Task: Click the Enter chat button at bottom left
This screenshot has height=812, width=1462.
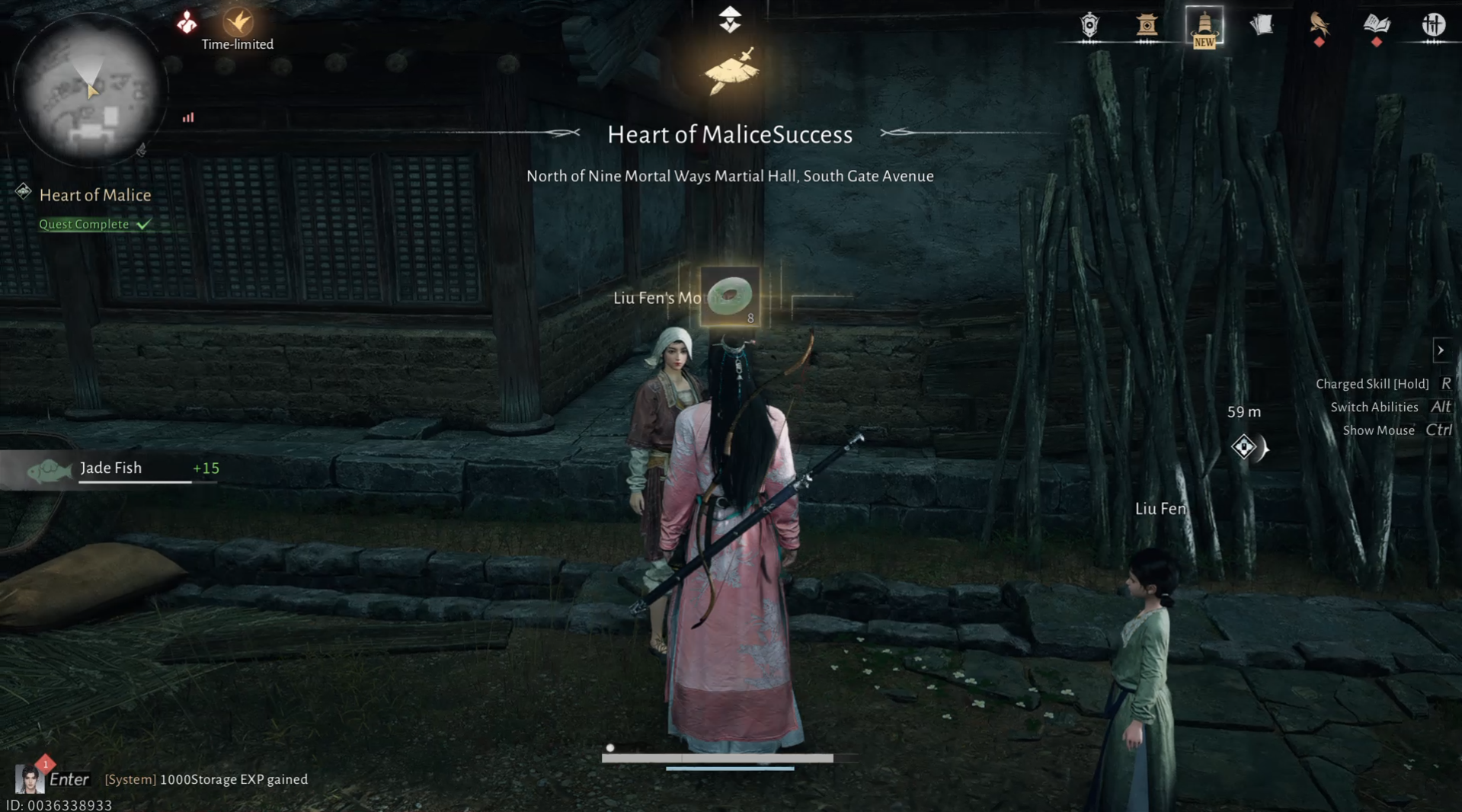Action: tap(69, 778)
